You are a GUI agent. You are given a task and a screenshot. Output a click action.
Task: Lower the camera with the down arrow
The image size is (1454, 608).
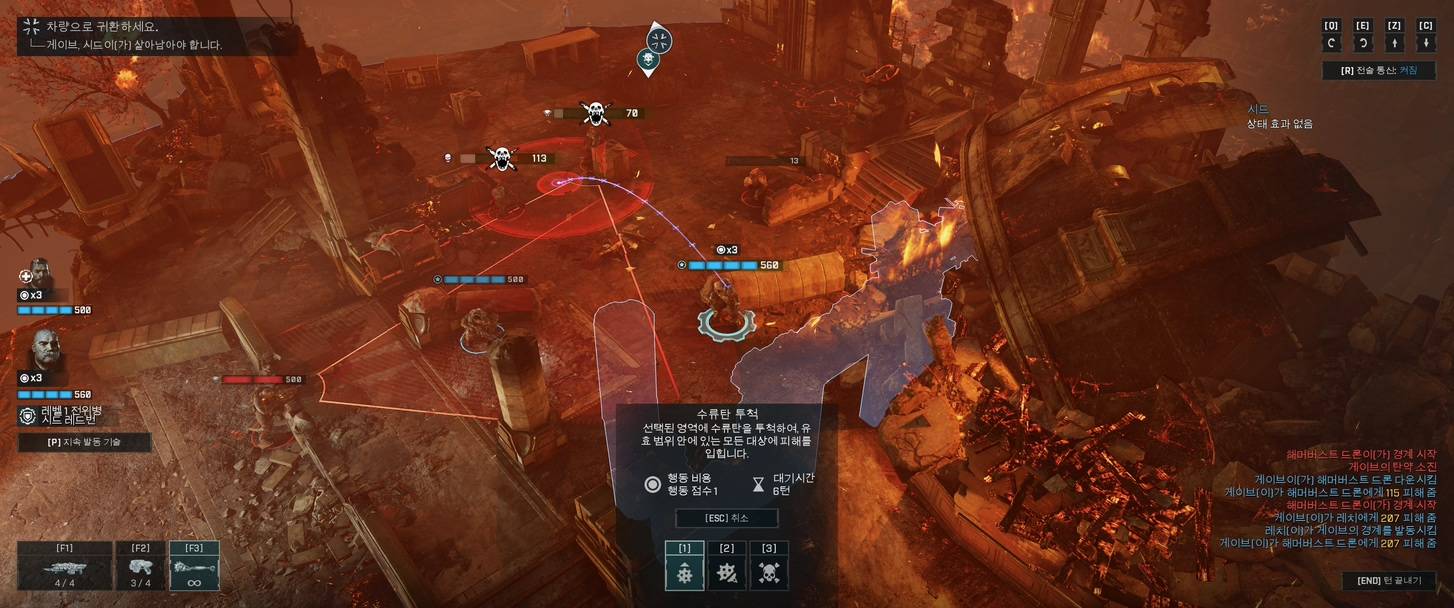1426,43
